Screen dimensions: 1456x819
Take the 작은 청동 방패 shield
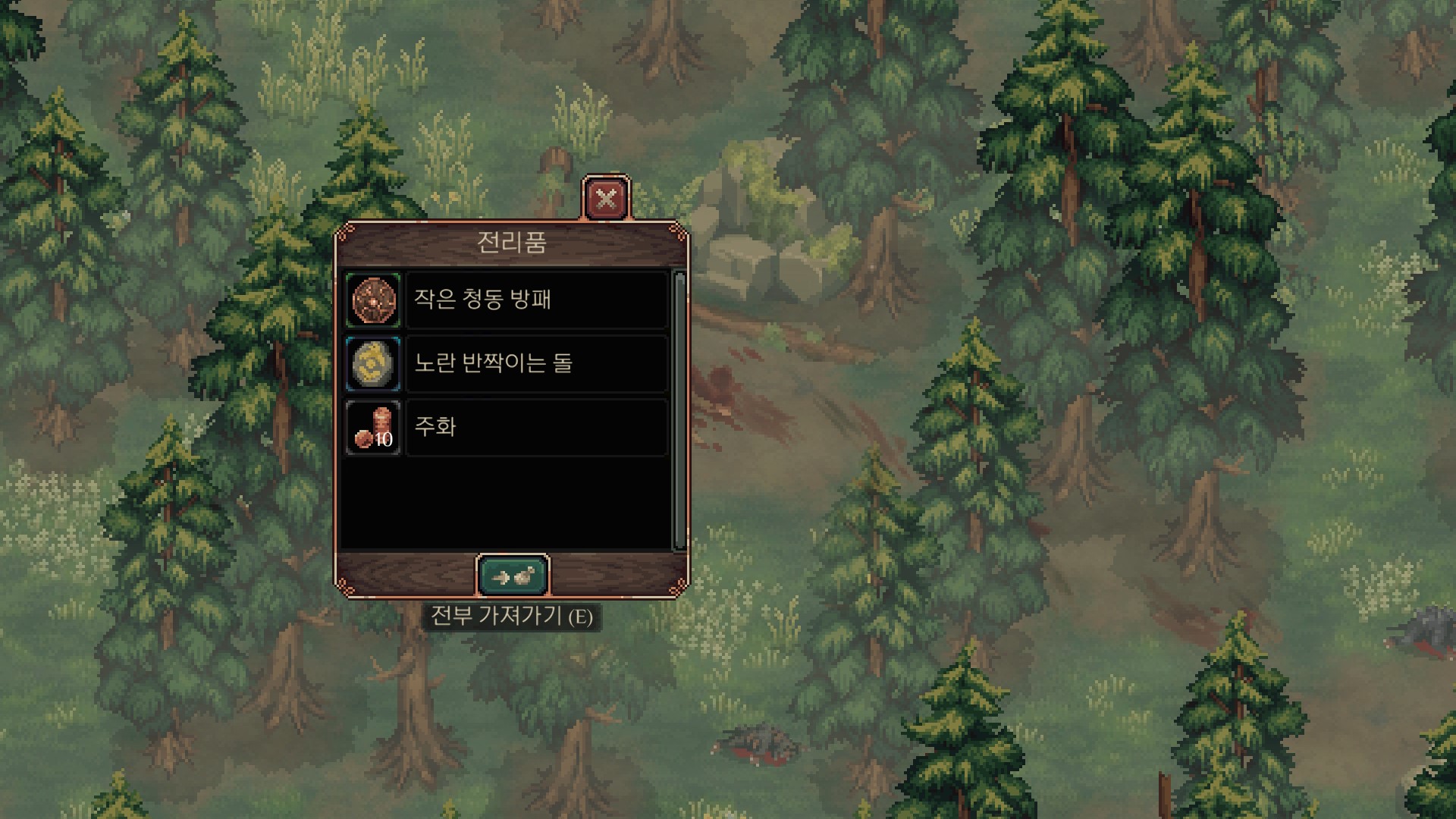point(506,300)
